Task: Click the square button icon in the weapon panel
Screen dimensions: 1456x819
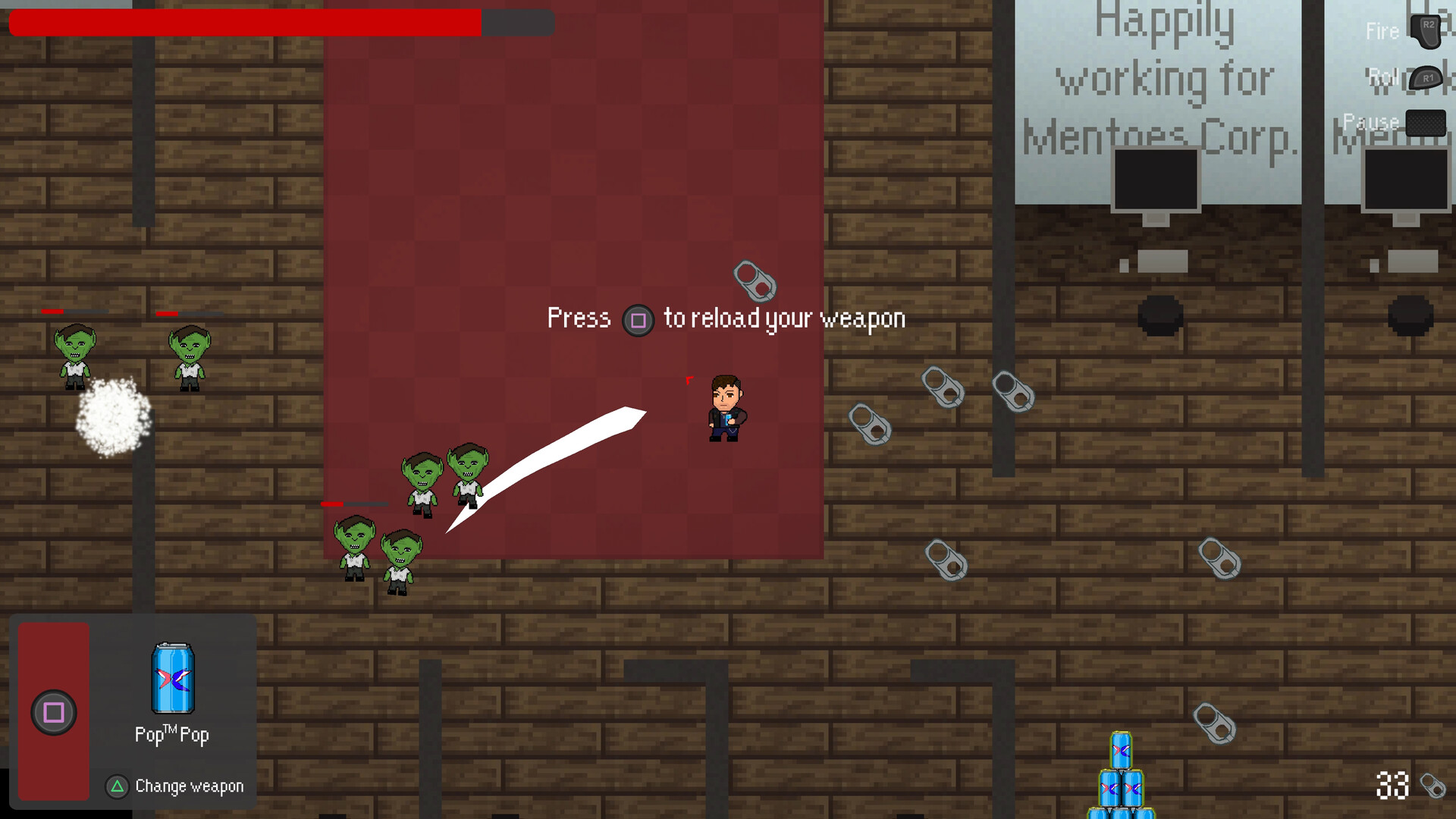Action: pos(53,711)
